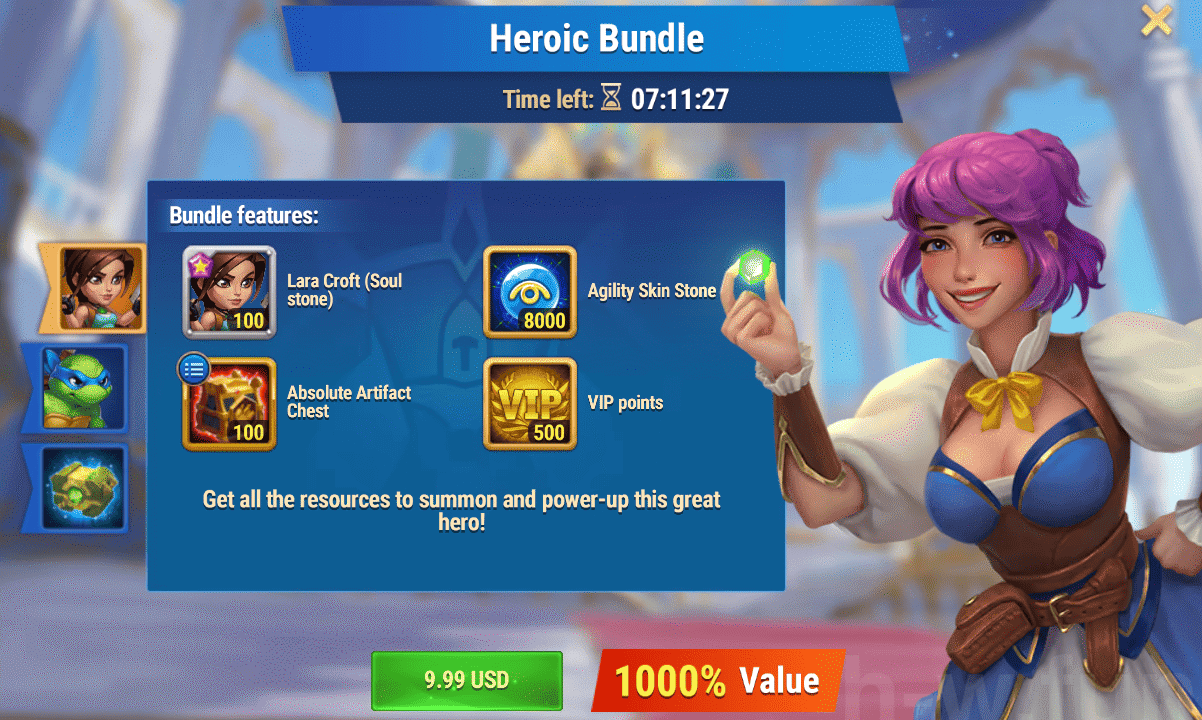Switch to the blue-masked turtle bundle tab
The width and height of the screenshot is (1202, 720).
(76, 387)
